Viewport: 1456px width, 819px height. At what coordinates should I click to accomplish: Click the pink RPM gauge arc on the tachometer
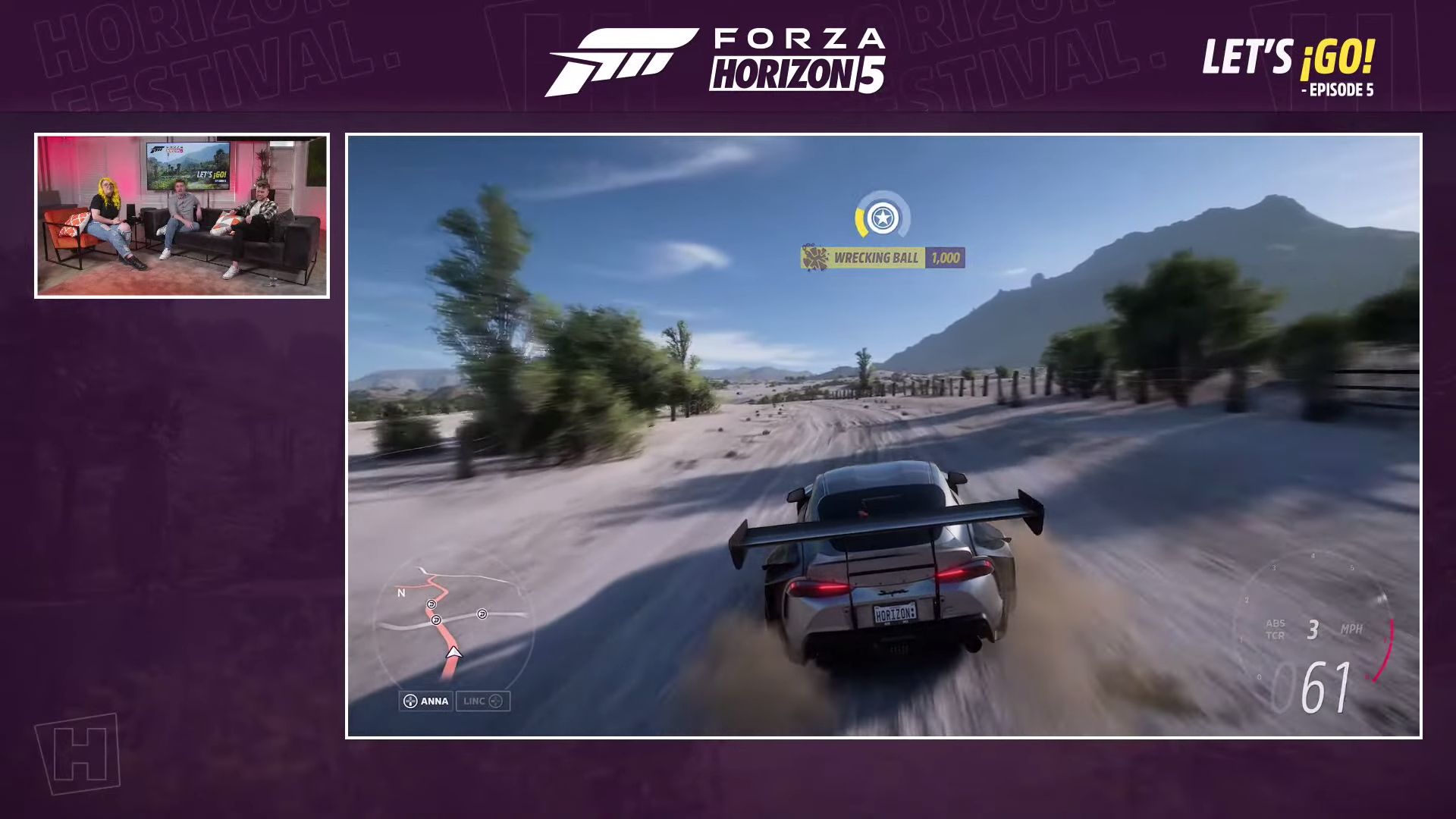tap(1389, 645)
